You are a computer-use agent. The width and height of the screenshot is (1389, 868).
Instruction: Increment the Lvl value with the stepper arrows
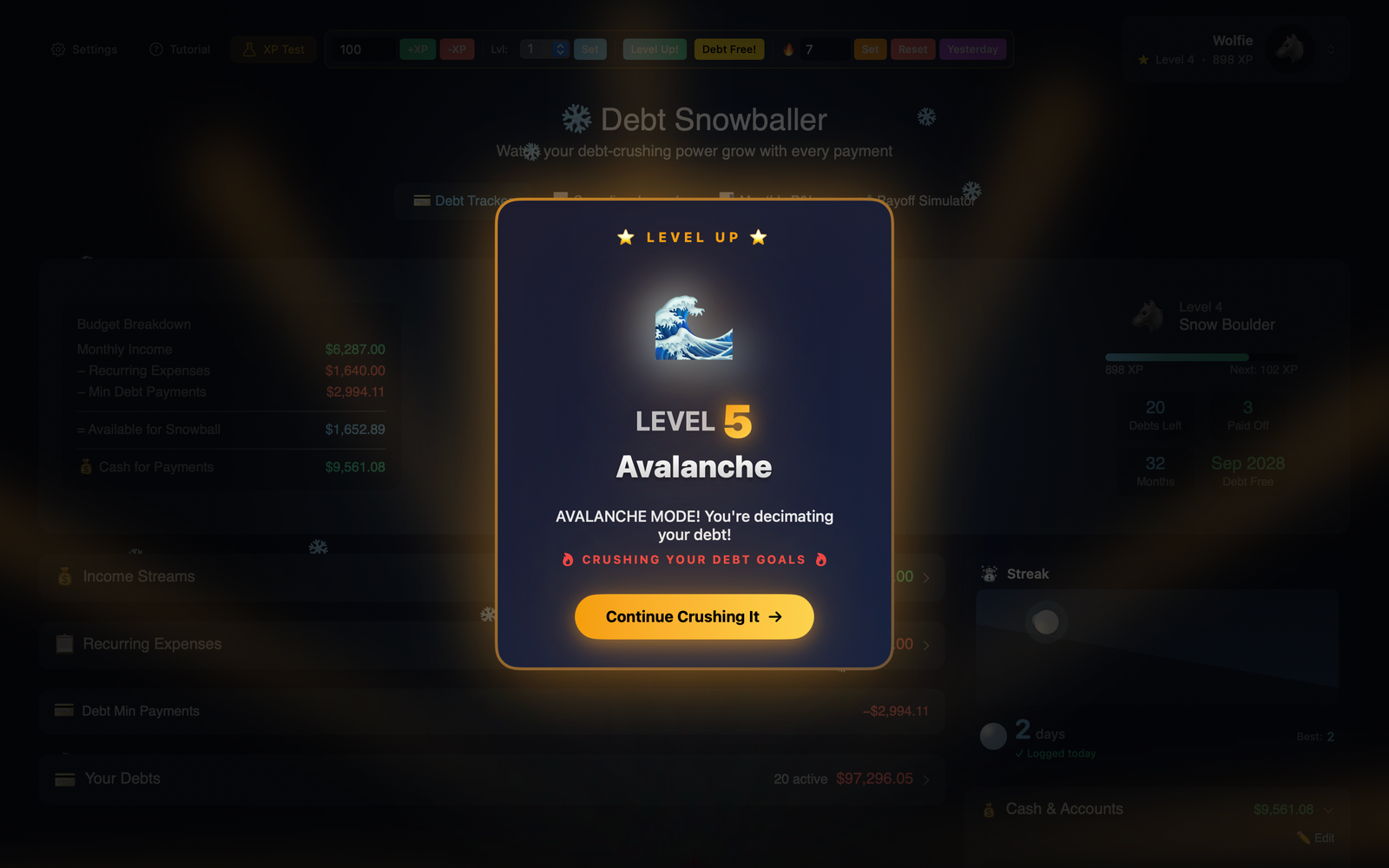[x=560, y=49]
